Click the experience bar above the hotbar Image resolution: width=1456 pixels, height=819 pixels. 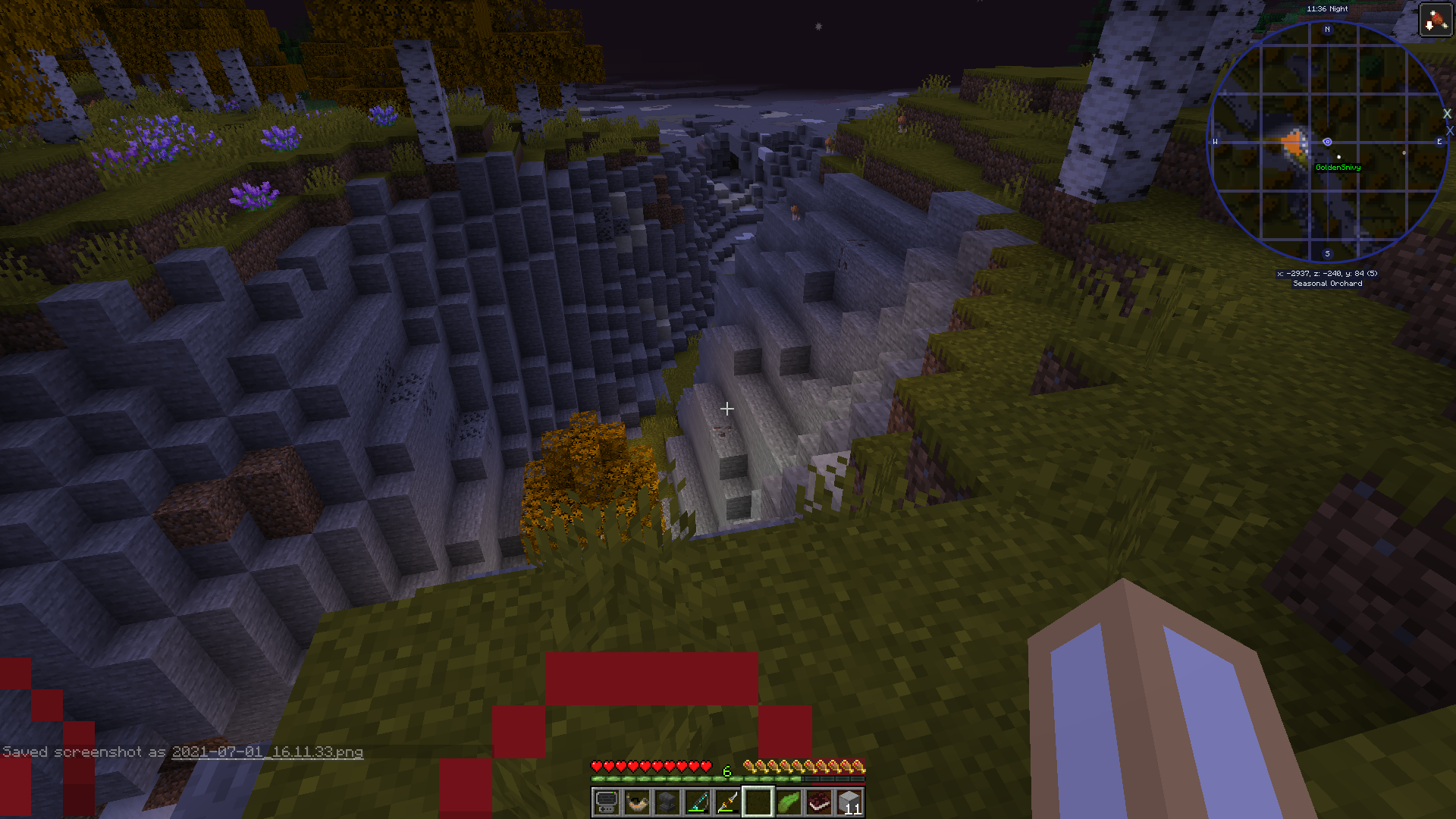728,778
